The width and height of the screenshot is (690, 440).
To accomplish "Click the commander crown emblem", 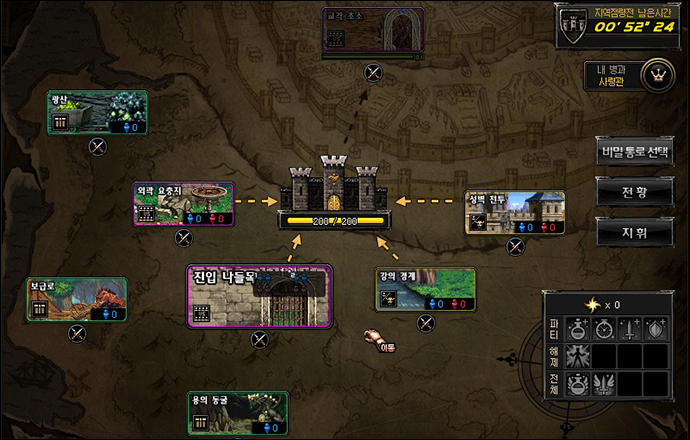I will pyautogui.click(x=657, y=75).
